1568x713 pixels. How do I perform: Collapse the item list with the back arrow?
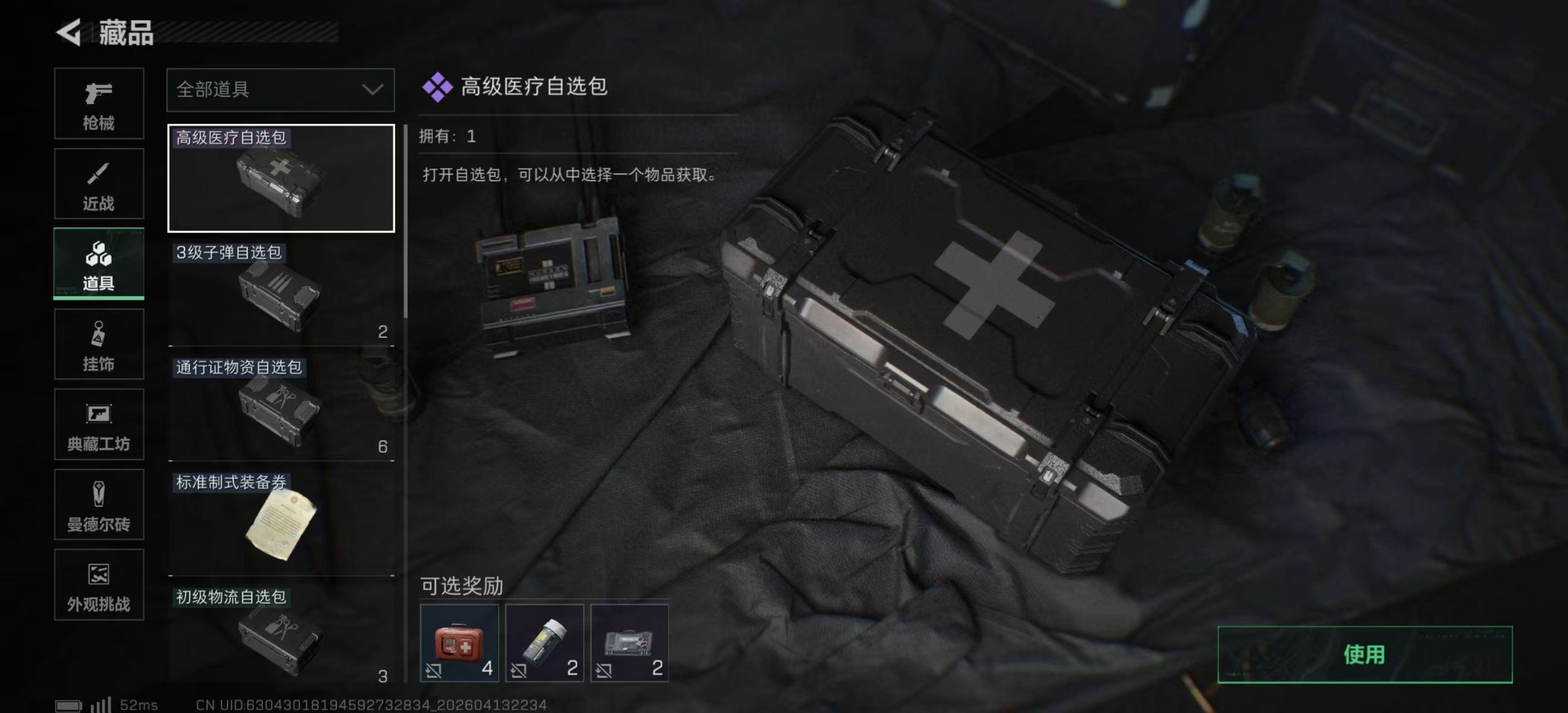click(69, 33)
